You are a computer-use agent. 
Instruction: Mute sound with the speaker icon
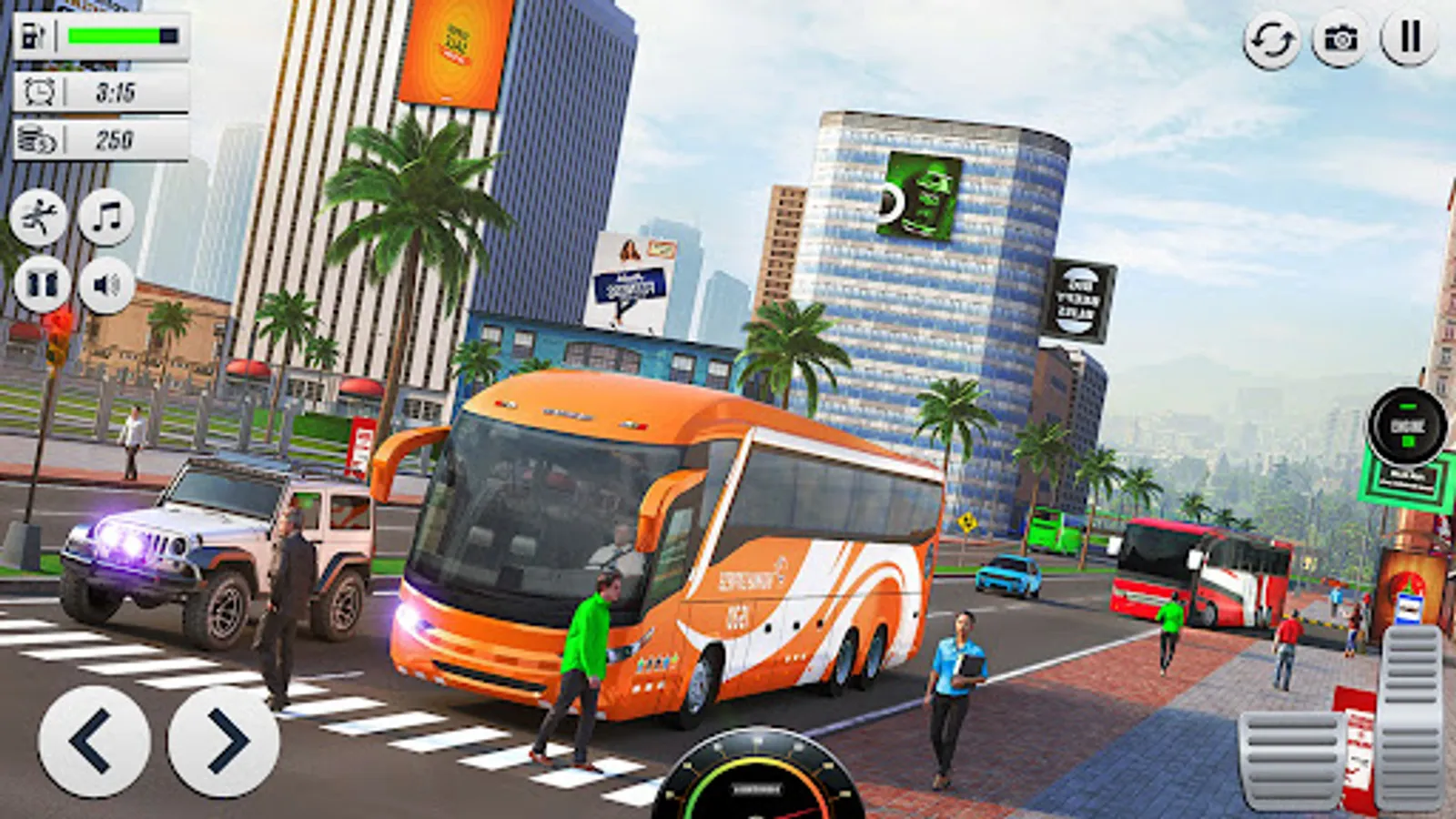[x=103, y=285]
